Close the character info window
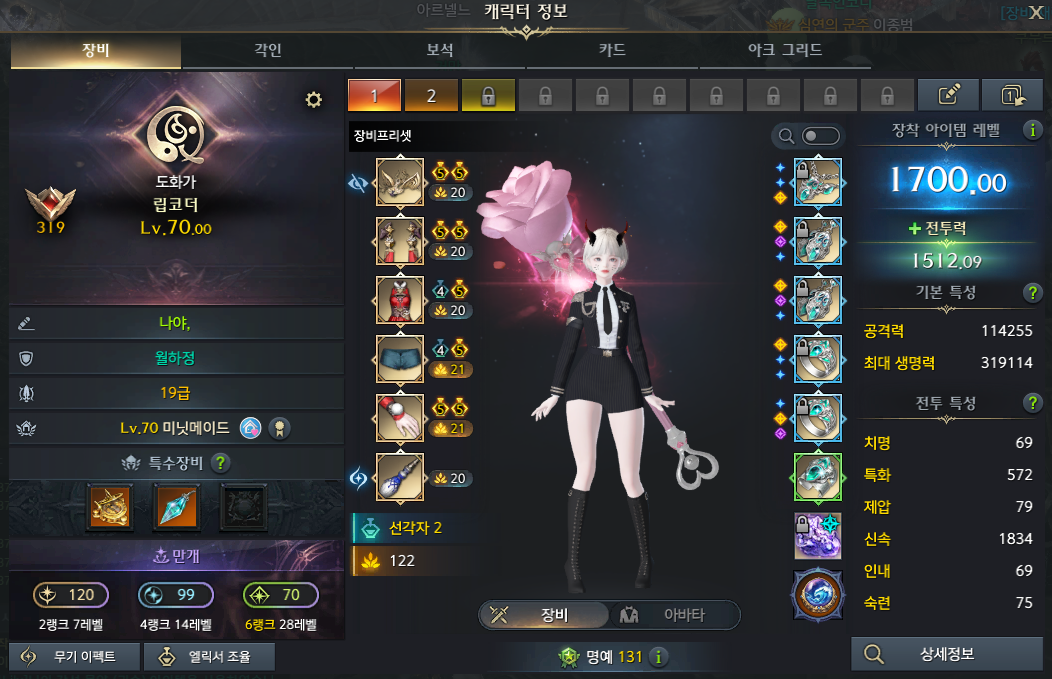The image size is (1052, 679). point(1036,12)
